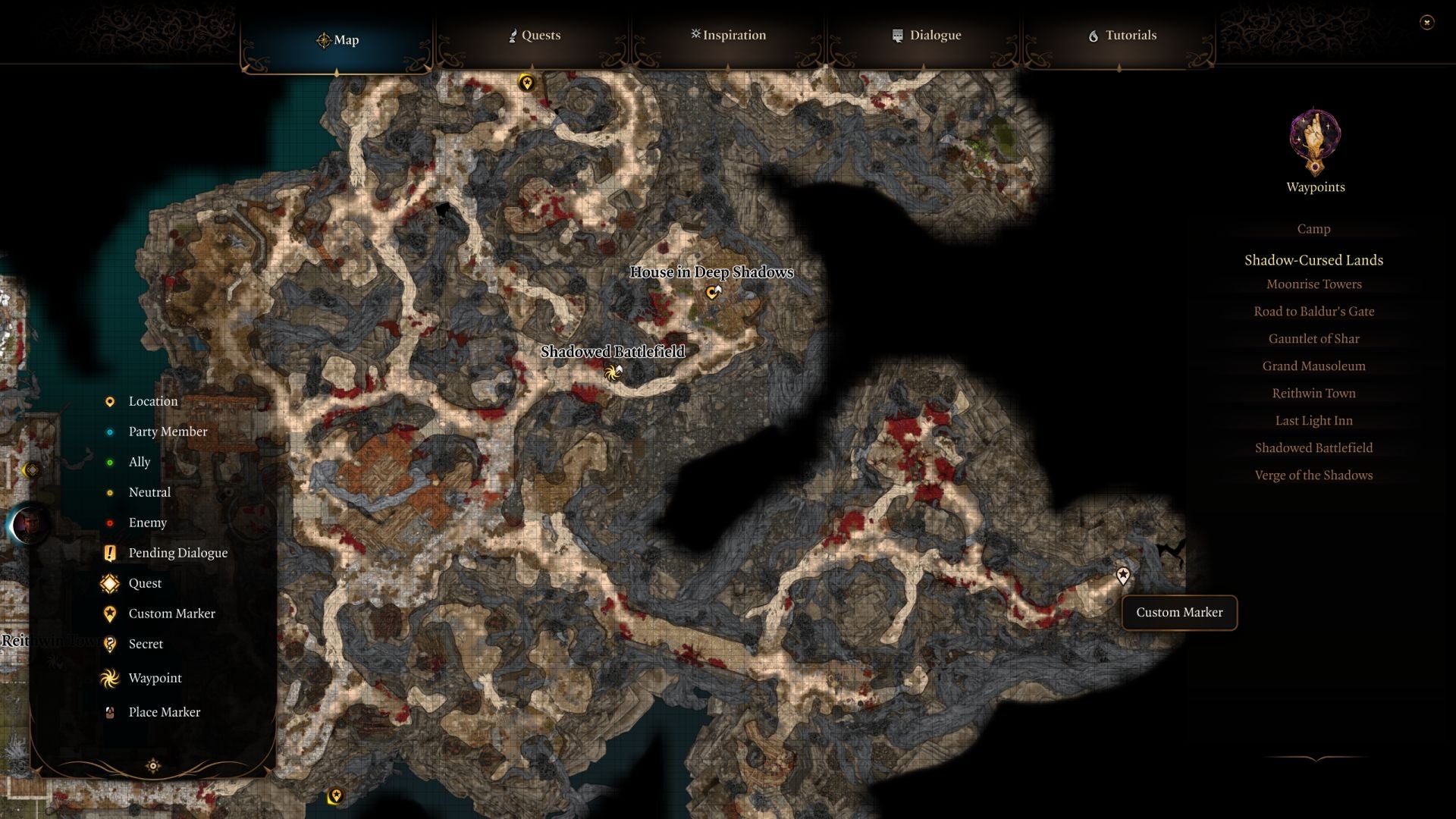Click the Shadowed Battlefield waypoint icon on map
This screenshot has width=1456, height=819.
(611, 372)
